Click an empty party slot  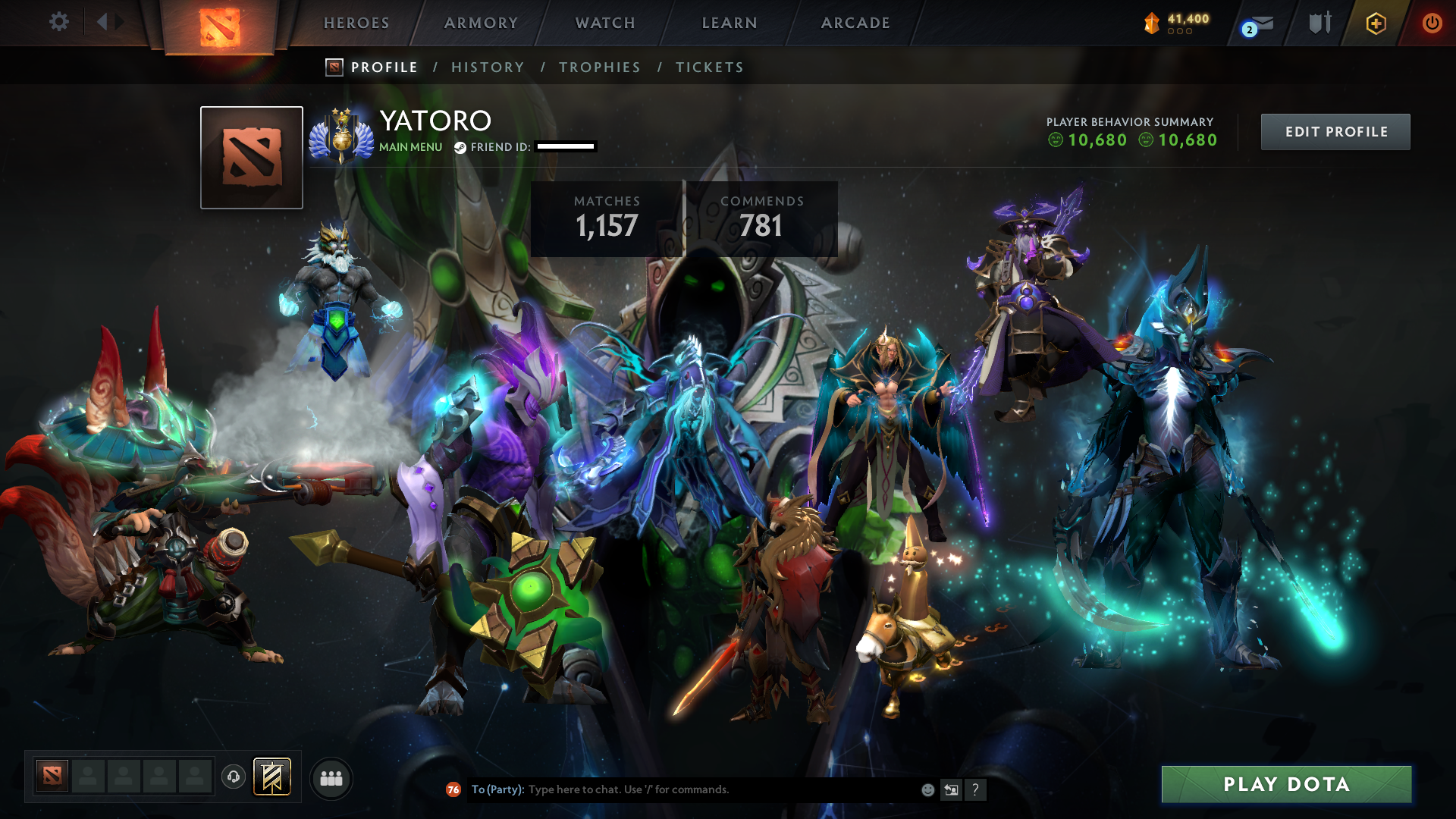(87, 777)
